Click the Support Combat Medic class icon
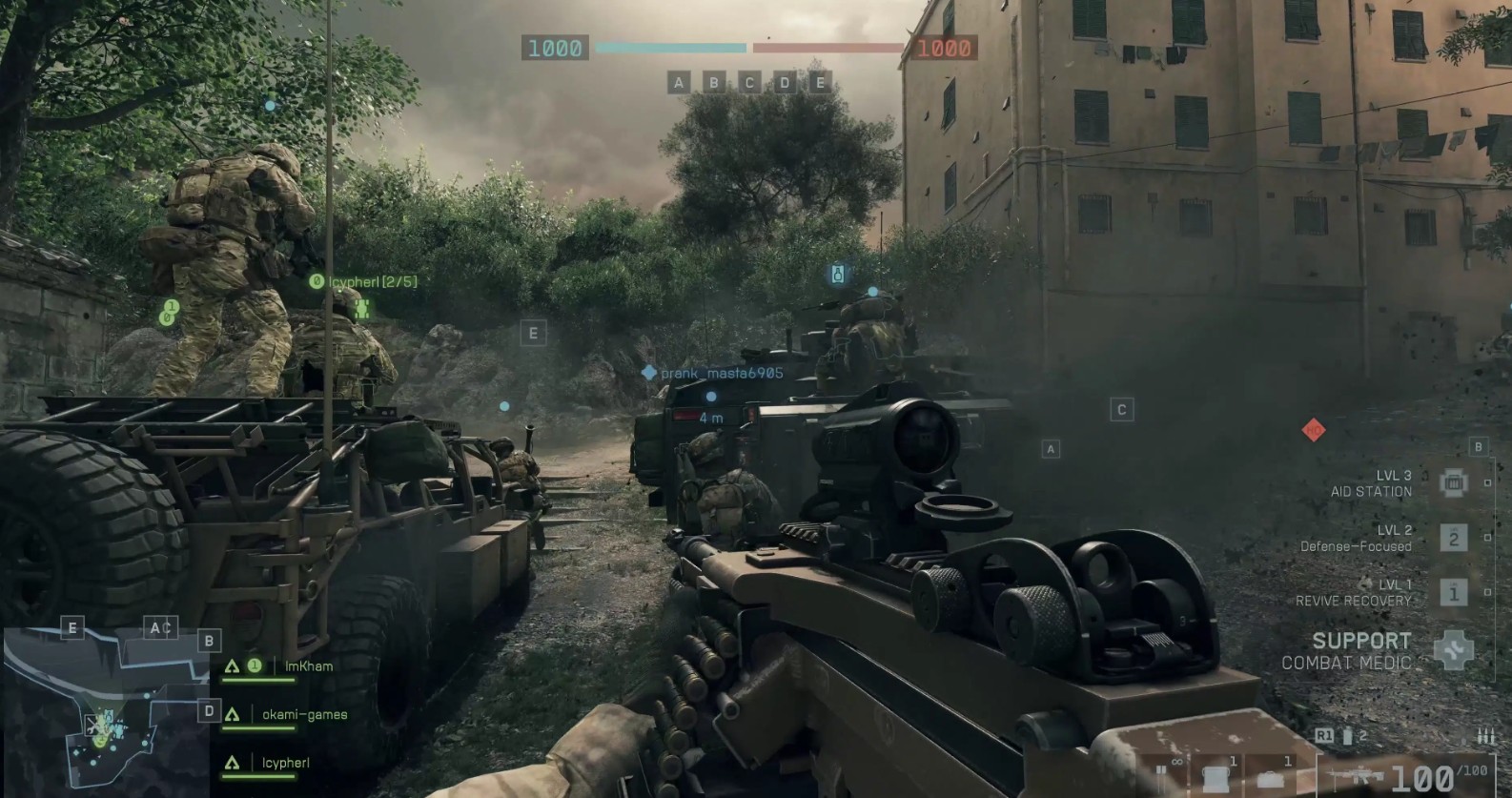 [x=1453, y=650]
